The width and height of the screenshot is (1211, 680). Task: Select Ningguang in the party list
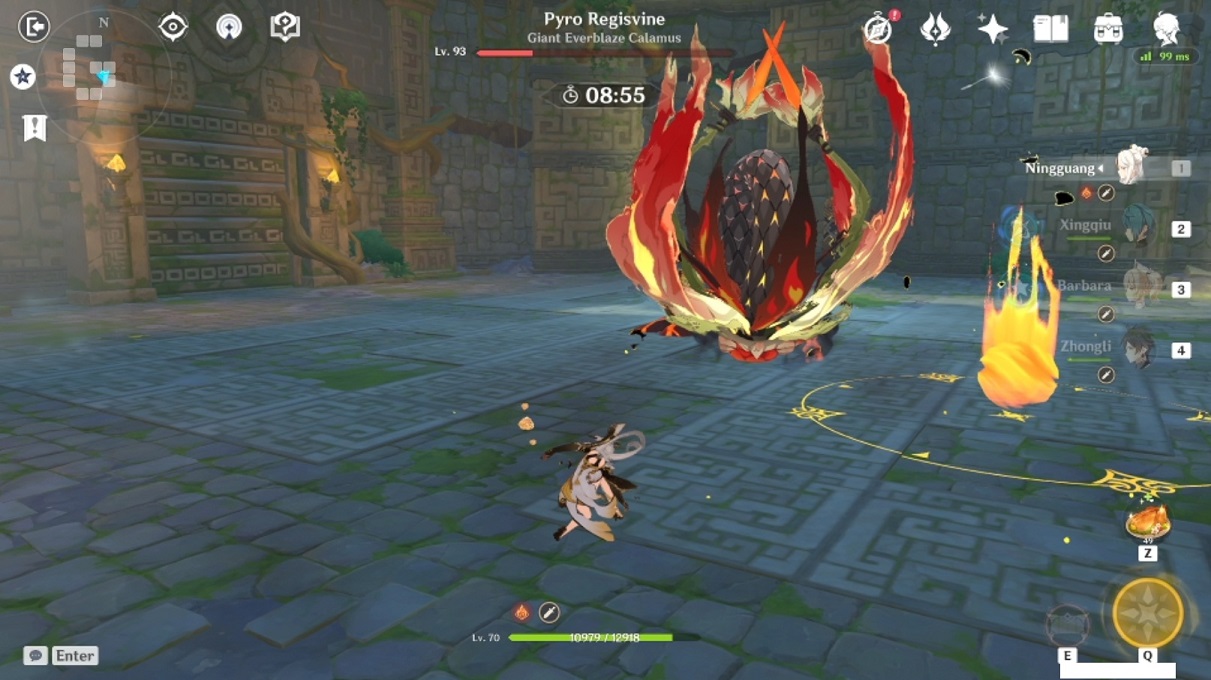(x=1130, y=168)
